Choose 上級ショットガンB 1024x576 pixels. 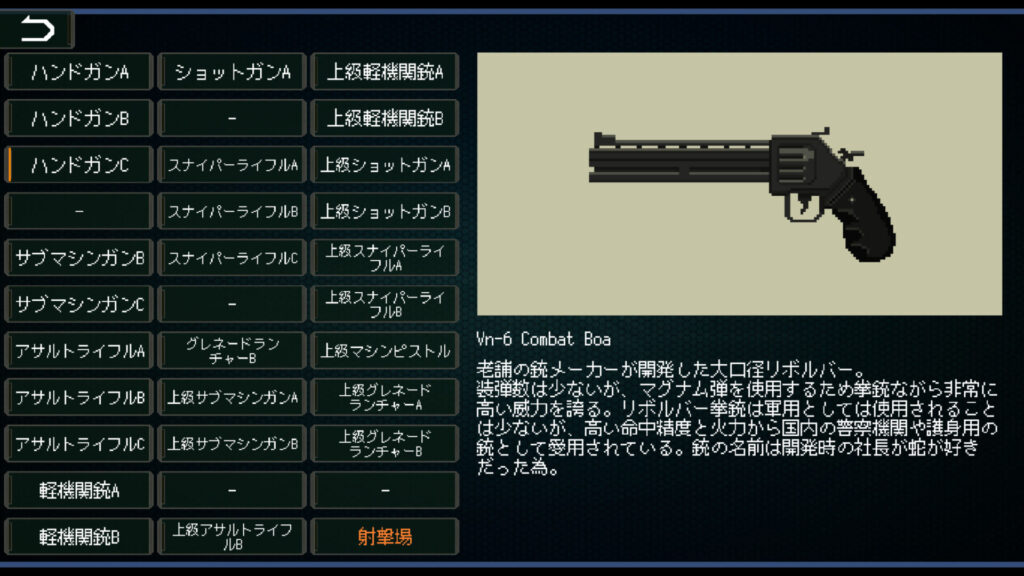(385, 212)
